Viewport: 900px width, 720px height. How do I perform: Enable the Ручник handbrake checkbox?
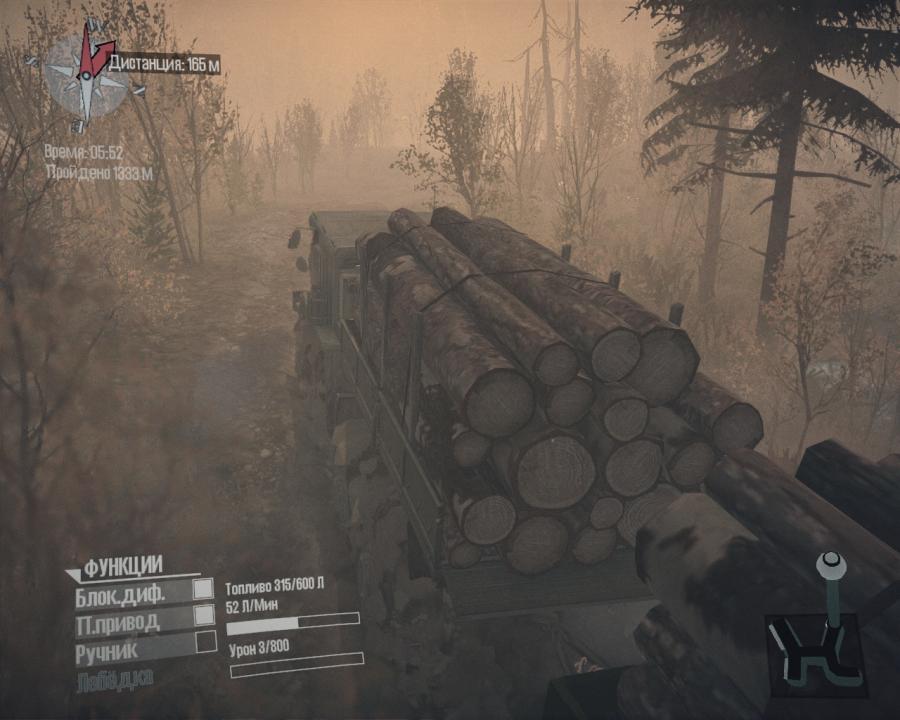pos(205,642)
